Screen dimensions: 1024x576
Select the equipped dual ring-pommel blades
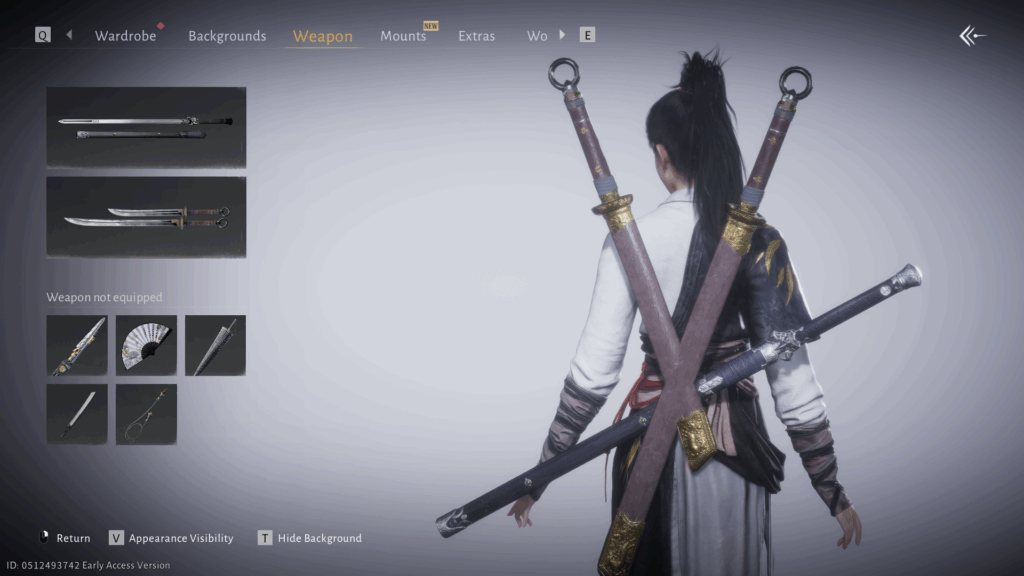pos(146,217)
